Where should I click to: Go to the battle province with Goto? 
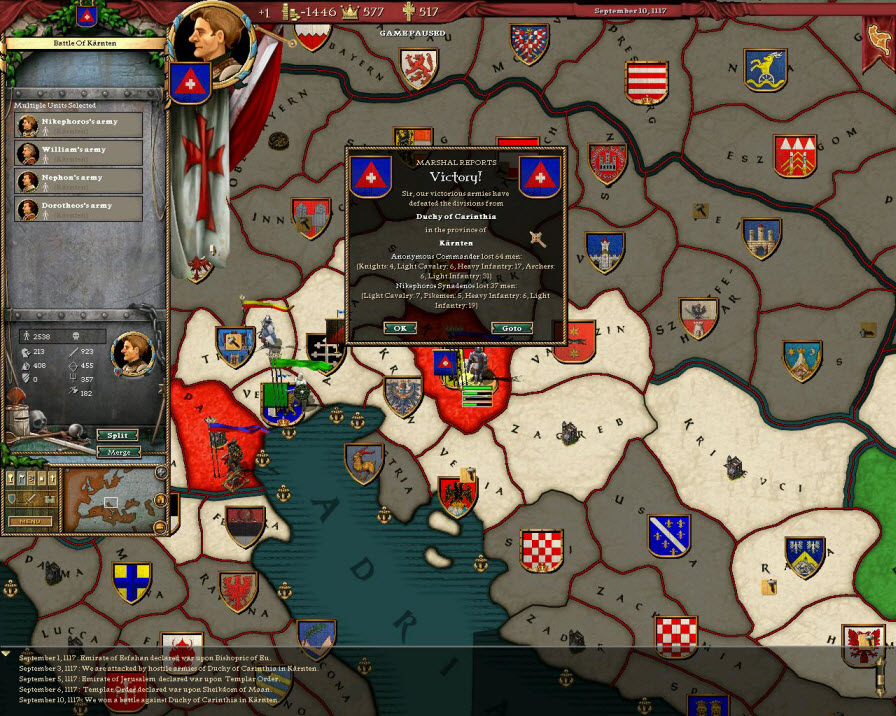(512, 328)
